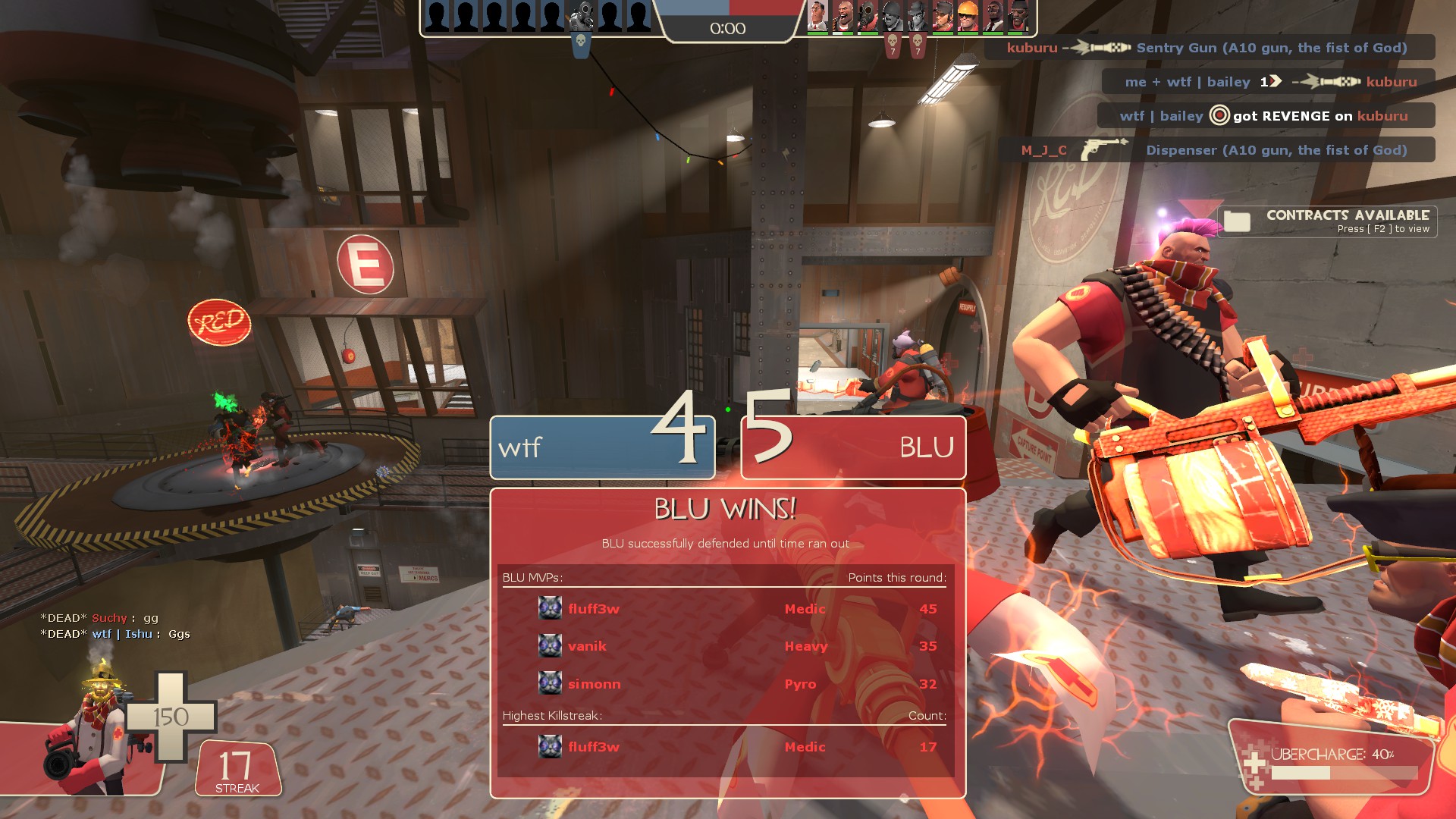The width and height of the screenshot is (1456, 819).
Task: Select fluff3w's row in the BLU MVPs list
Action: pyautogui.click(x=724, y=609)
